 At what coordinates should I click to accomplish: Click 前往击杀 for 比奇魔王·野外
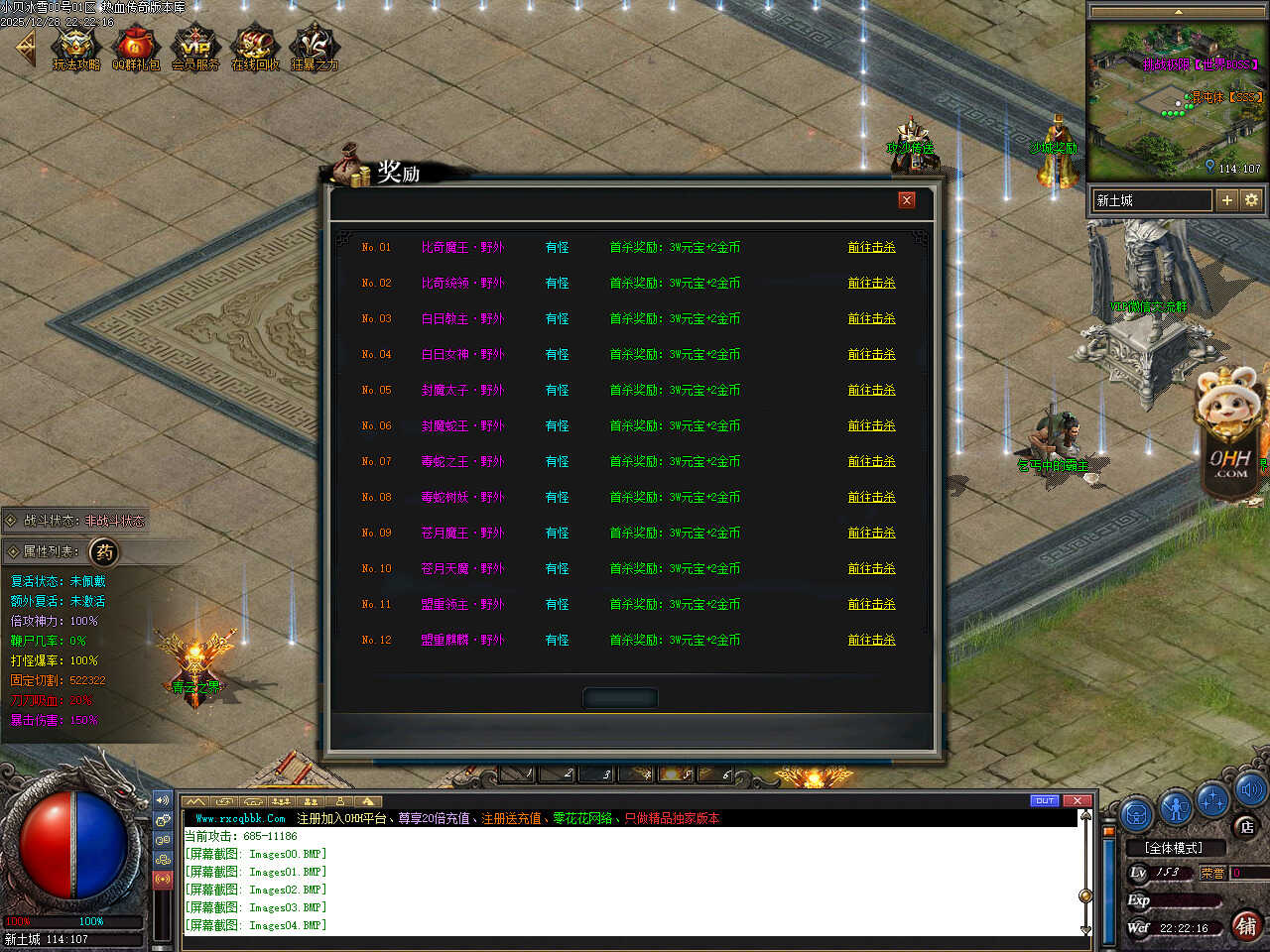871,247
